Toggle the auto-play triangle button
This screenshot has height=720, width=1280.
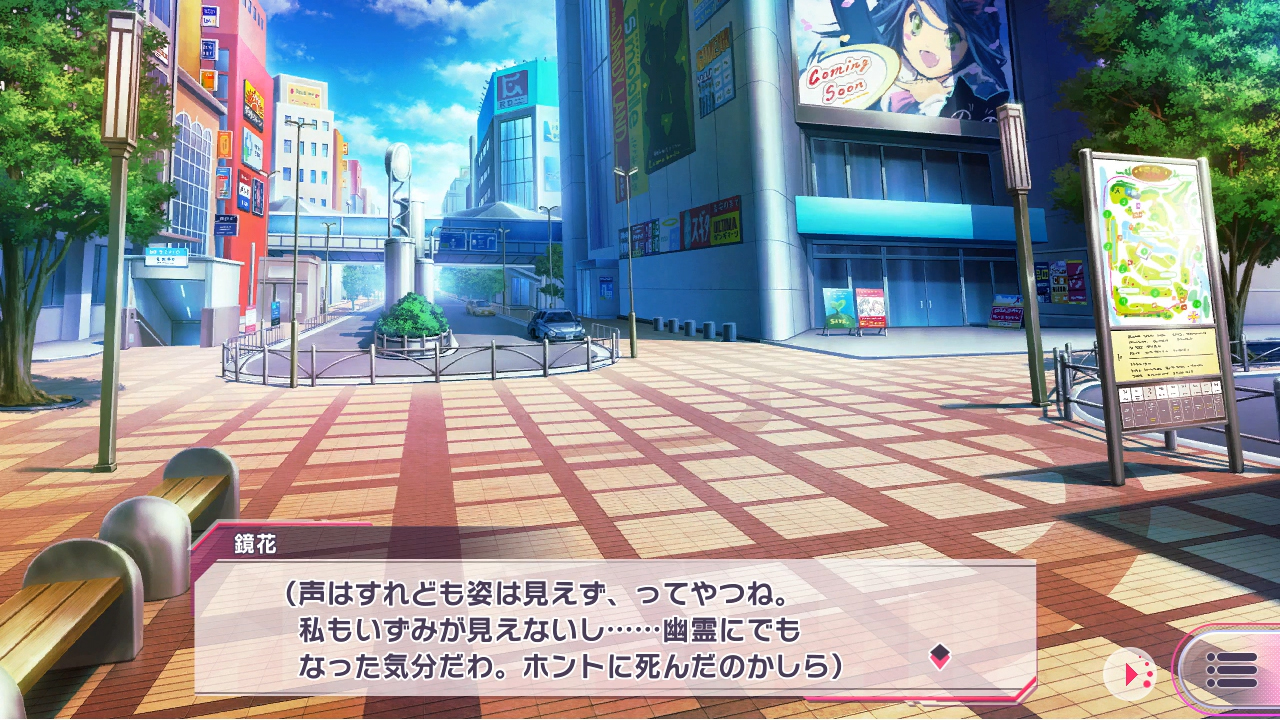(x=1132, y=674)
